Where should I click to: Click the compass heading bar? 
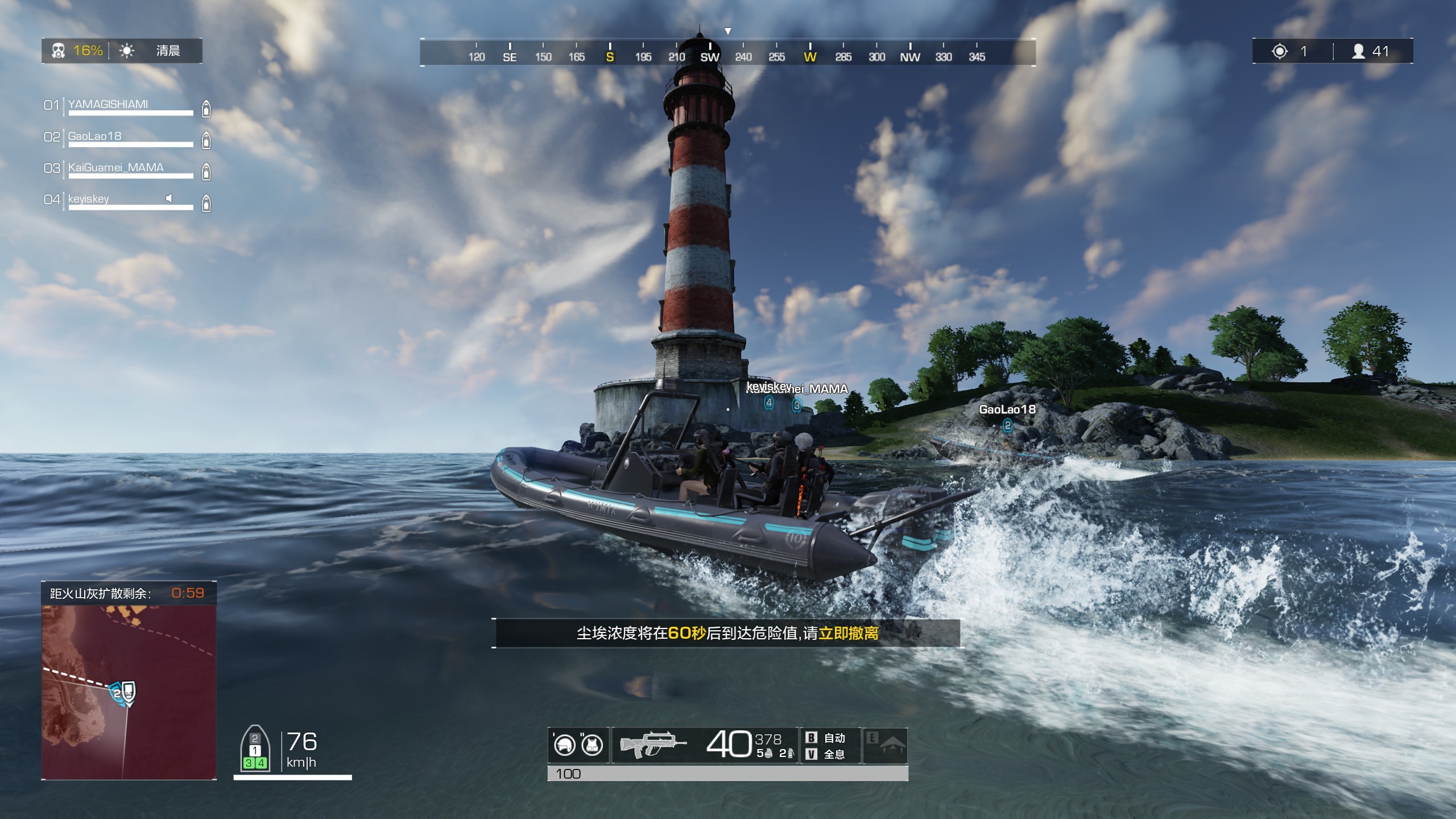727,52
